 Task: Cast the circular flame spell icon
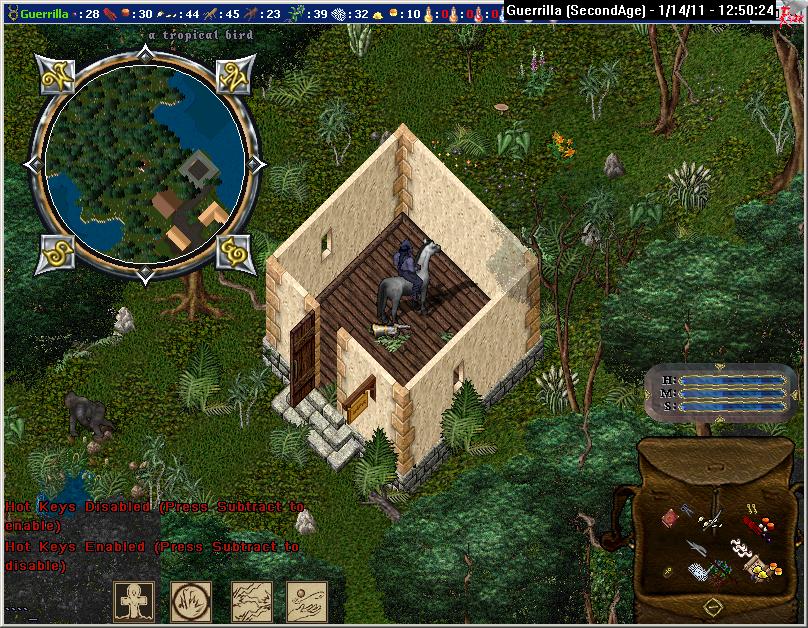(x=190, y=600)
